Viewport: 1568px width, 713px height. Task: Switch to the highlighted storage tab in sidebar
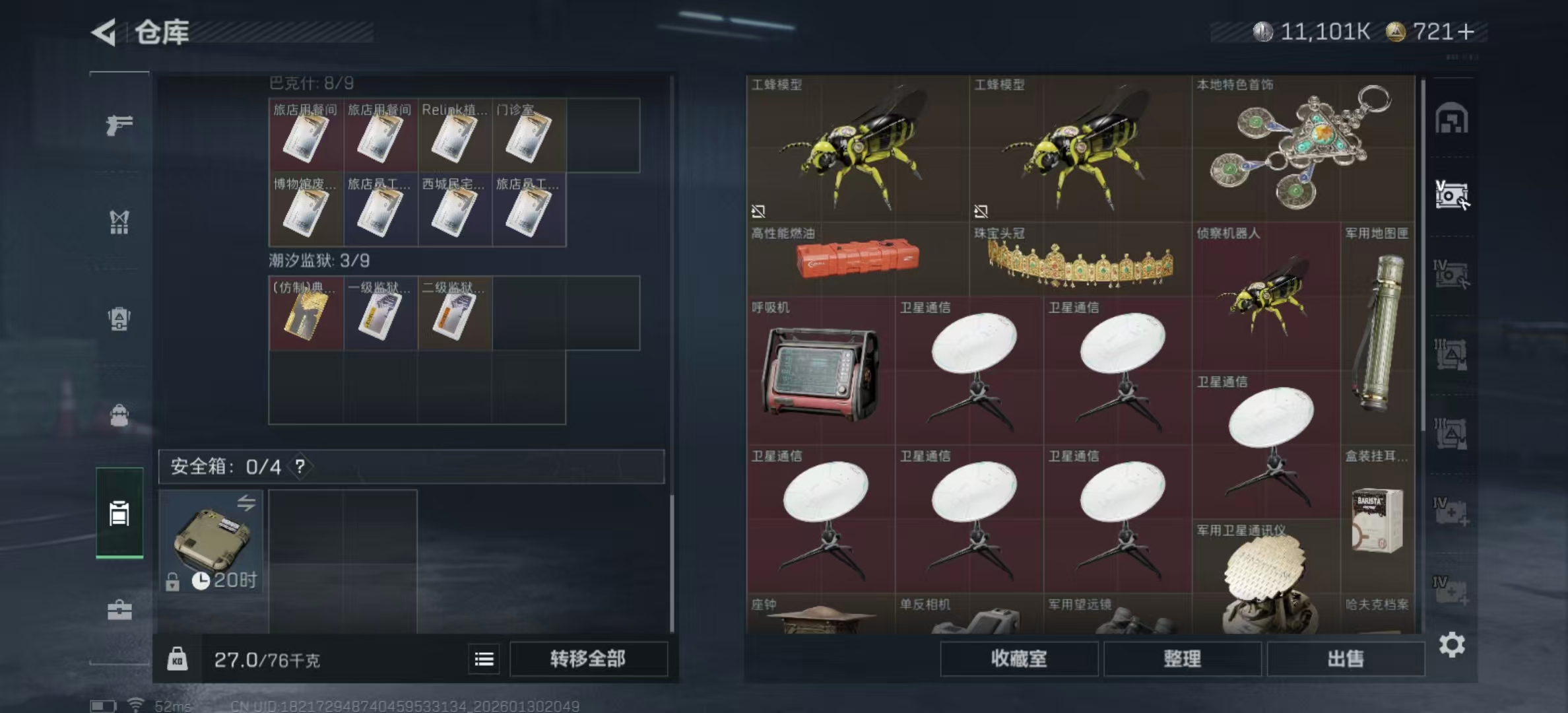click(120, 514)
